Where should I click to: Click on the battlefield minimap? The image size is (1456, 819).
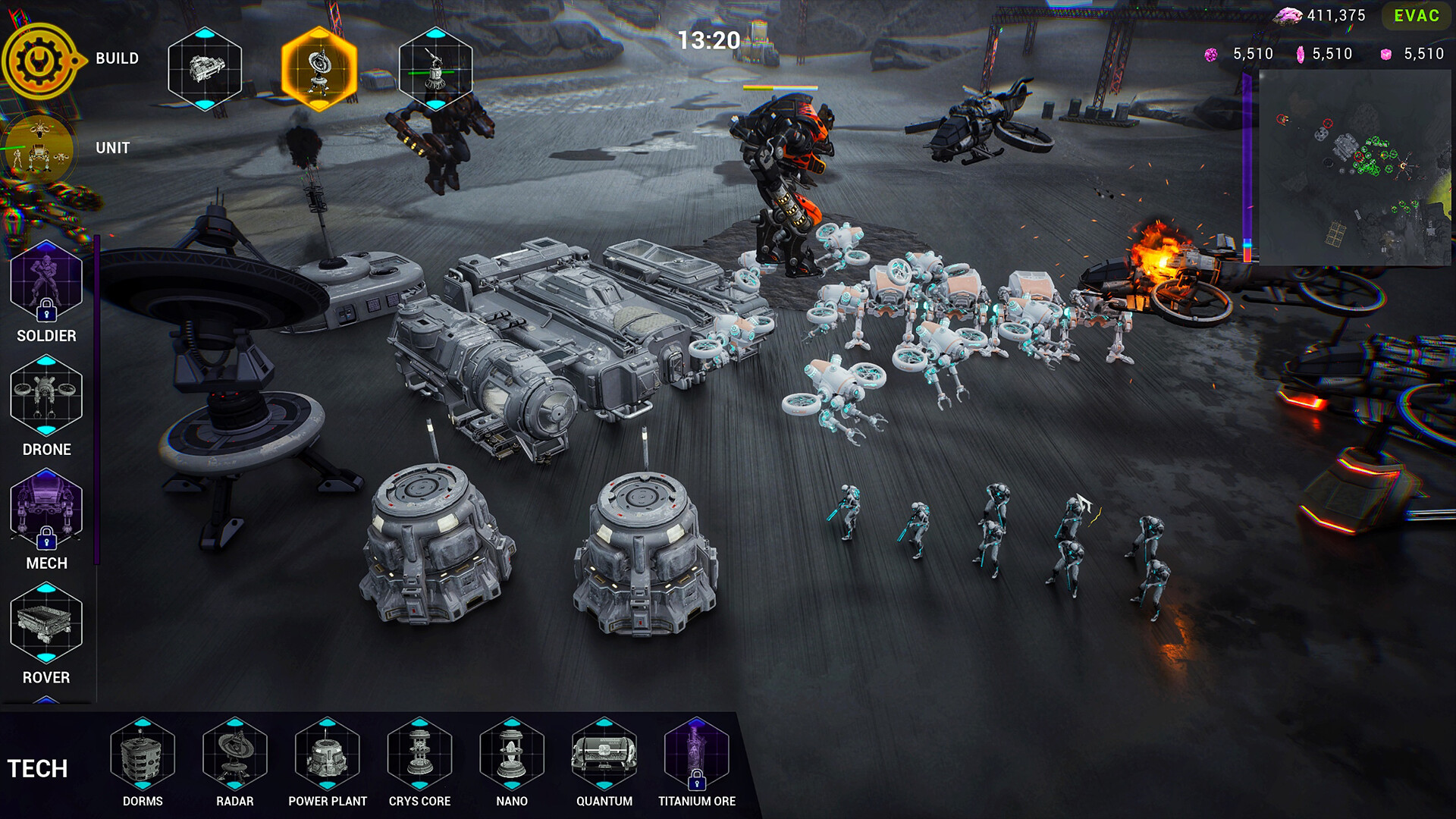pyautogui.click(x=1354, y=168)
